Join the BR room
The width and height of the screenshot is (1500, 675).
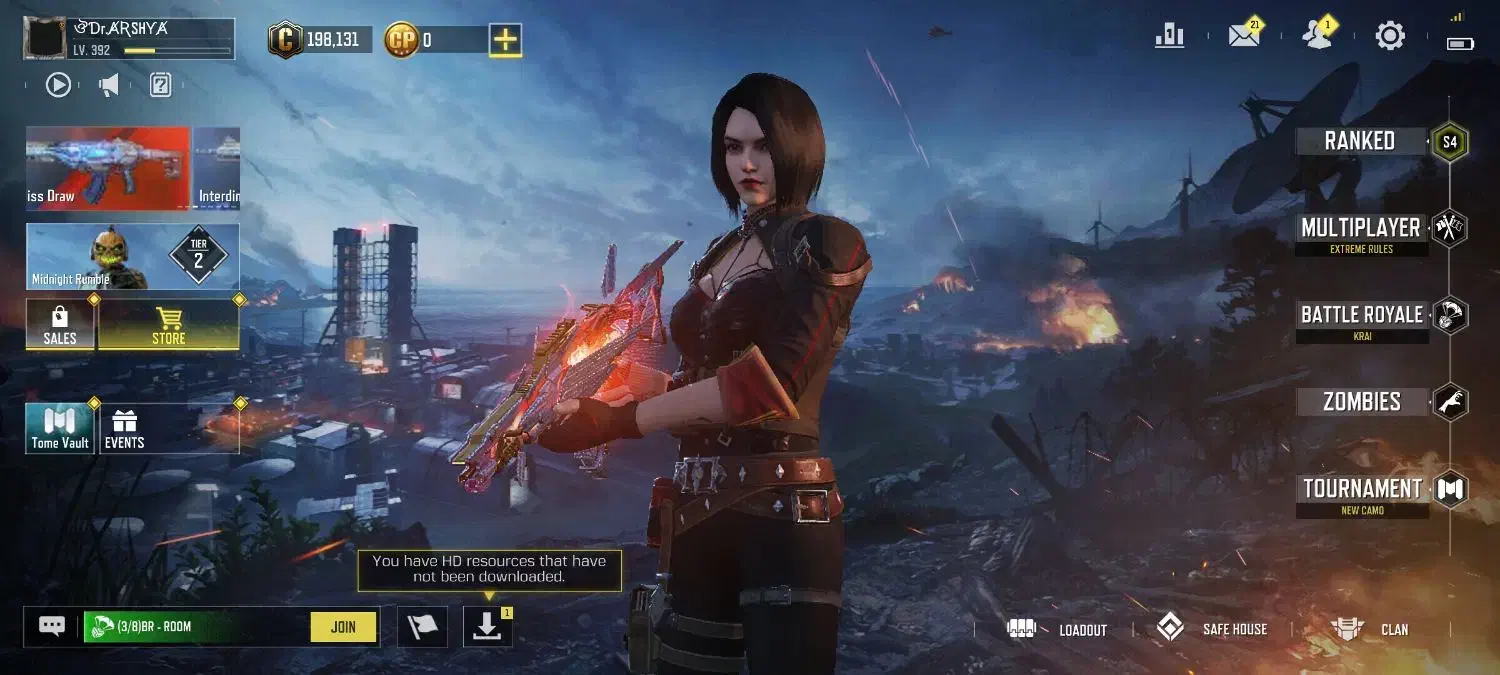(343, 627)
